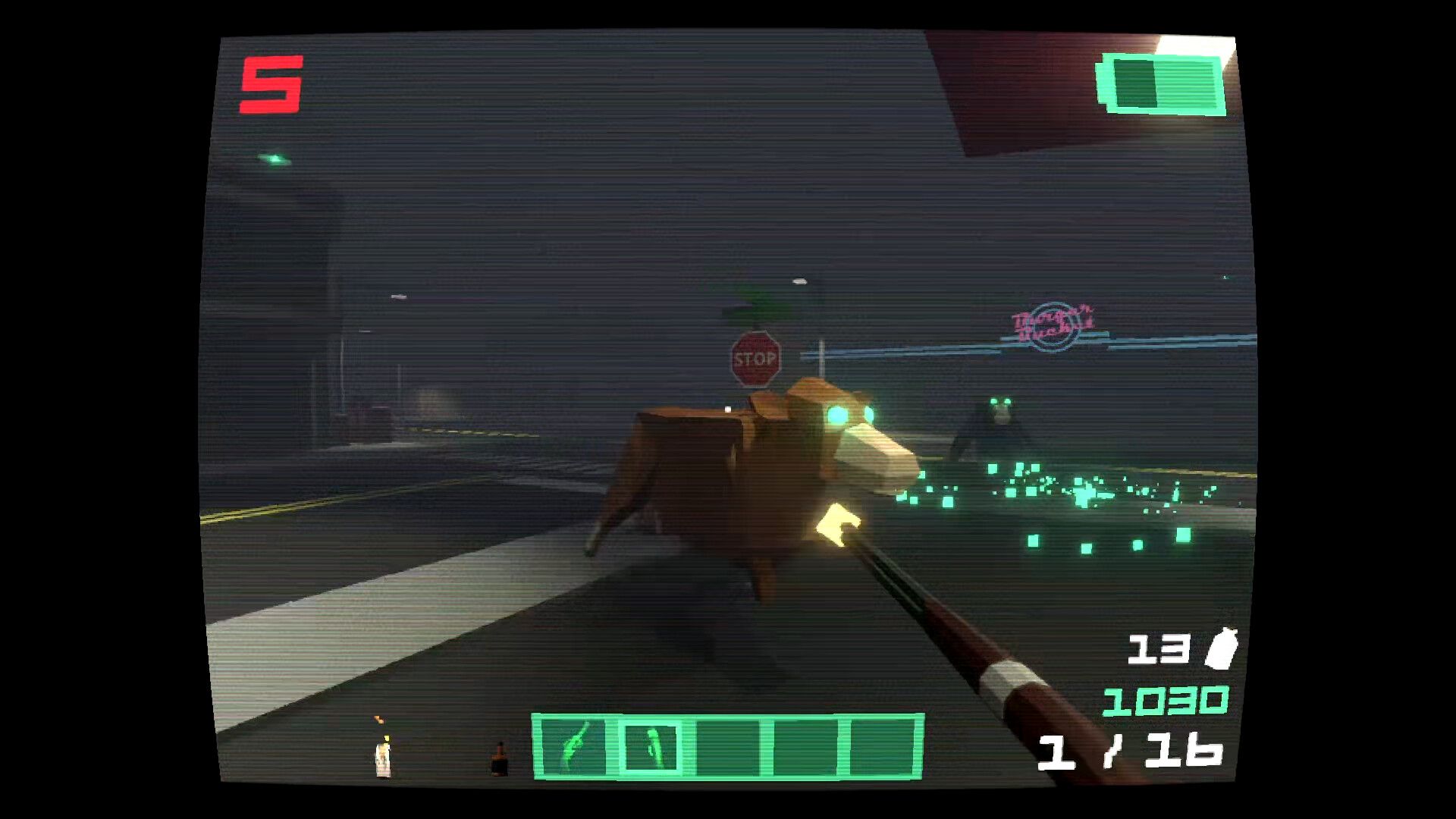Image resolution: width=1456 pixels, height=819 pixels.
Task: Select the highlighted shotgun hotbar slot
Action: pos(651,746)
